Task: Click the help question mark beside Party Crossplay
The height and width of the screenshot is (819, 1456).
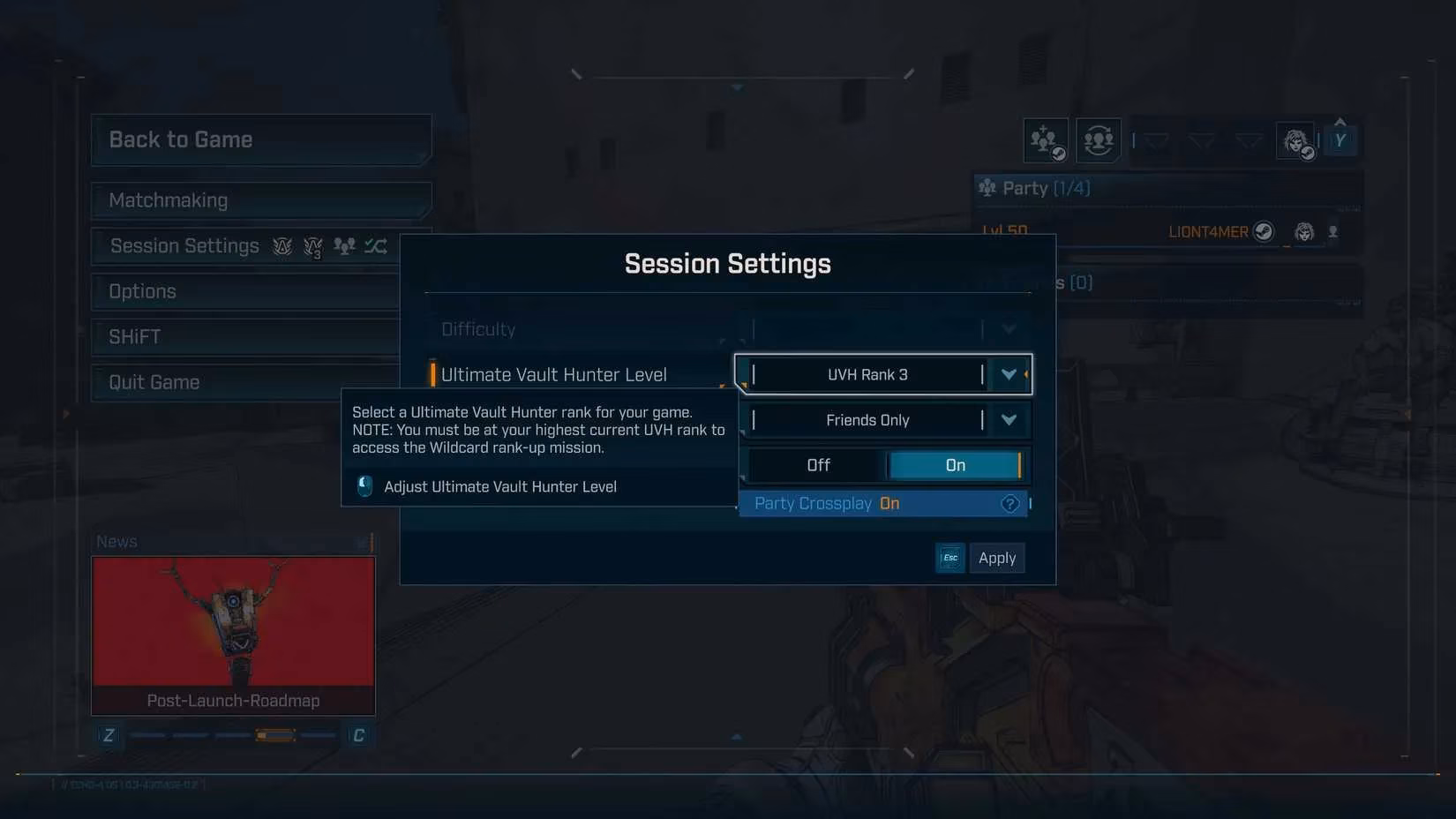Action: [x=1009, y=503]
